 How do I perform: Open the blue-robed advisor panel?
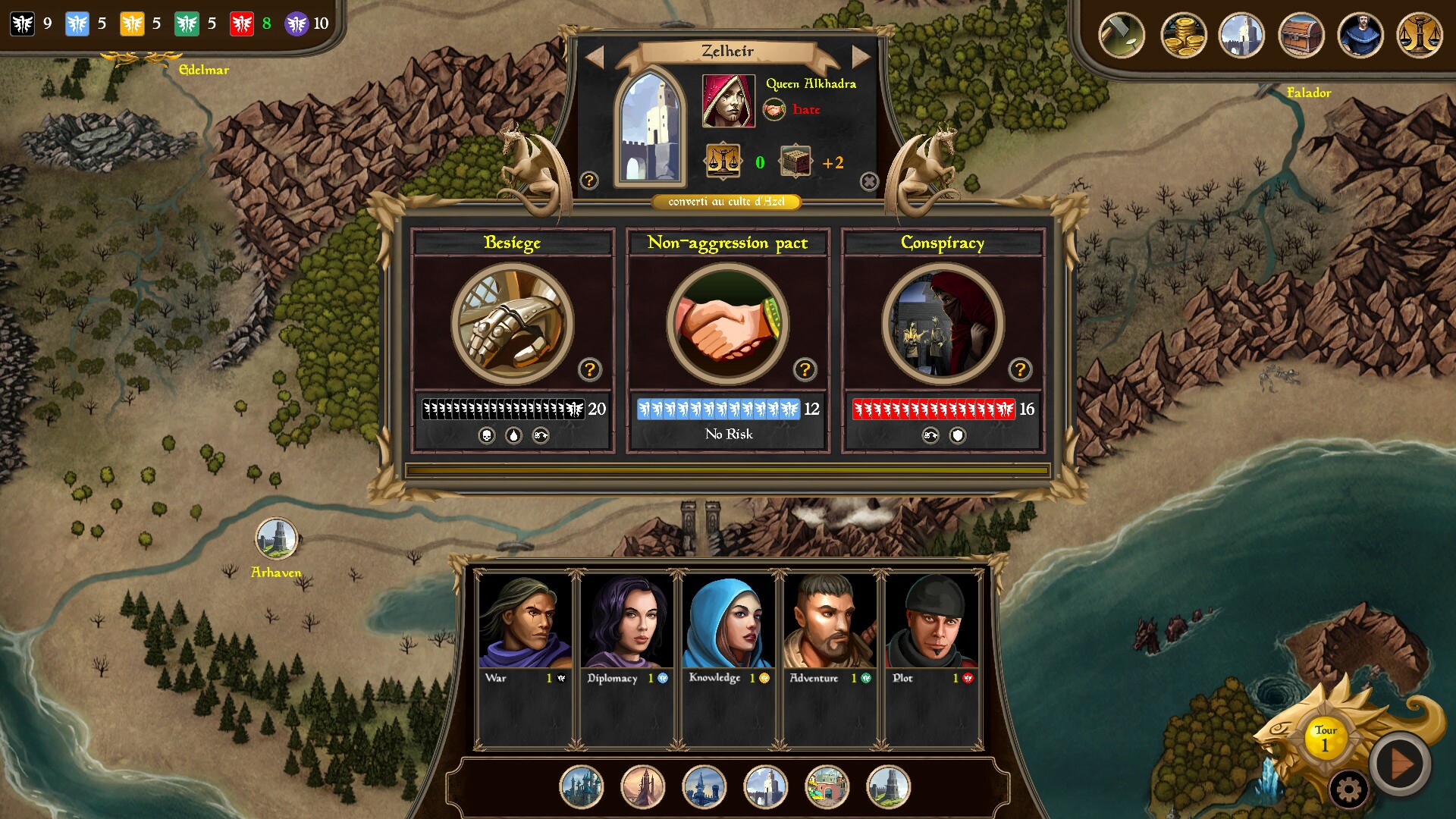pyautogui.click(x=1360, y=35)
